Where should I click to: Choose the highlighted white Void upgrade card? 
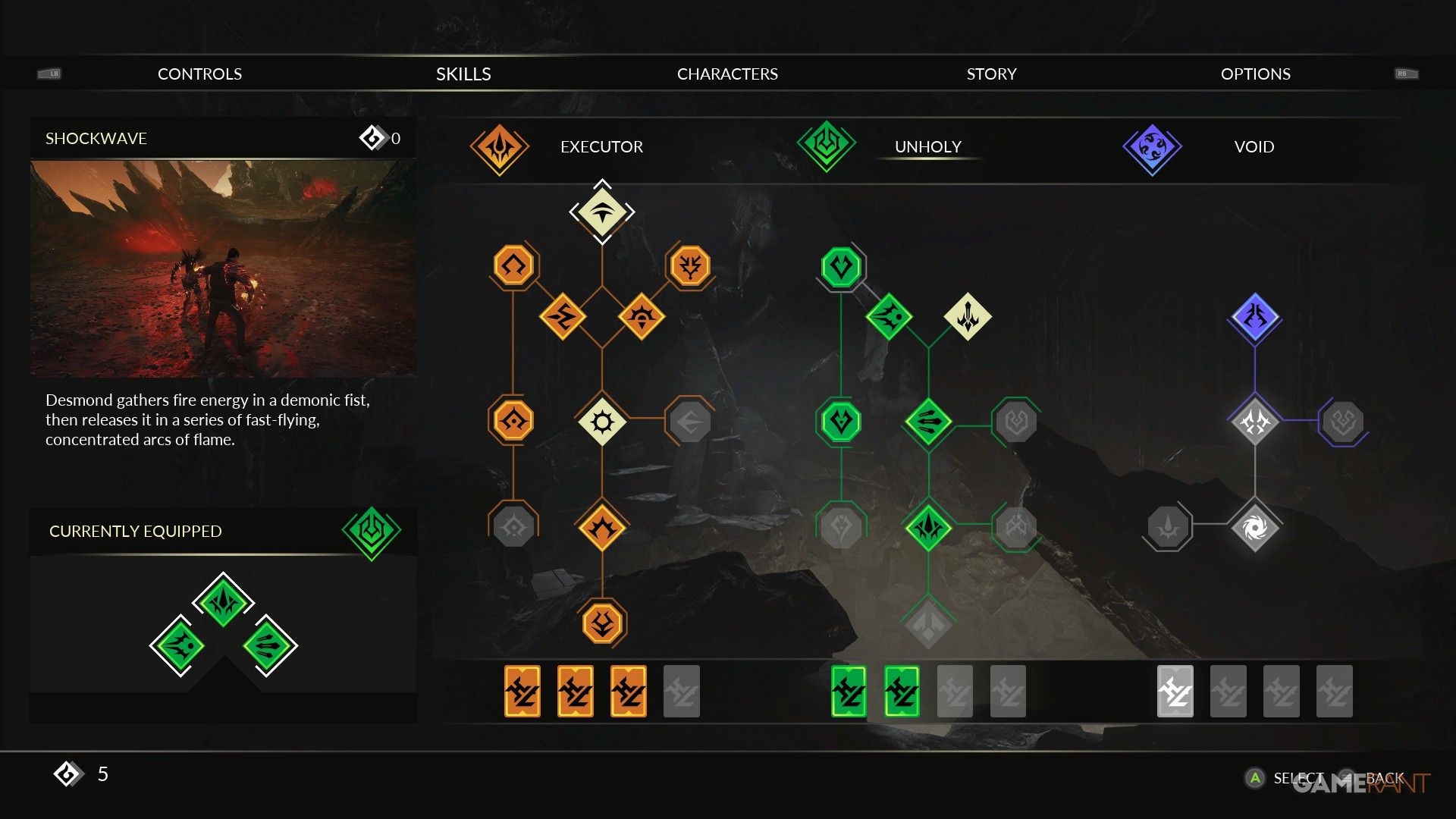[x=1175, y=691]
